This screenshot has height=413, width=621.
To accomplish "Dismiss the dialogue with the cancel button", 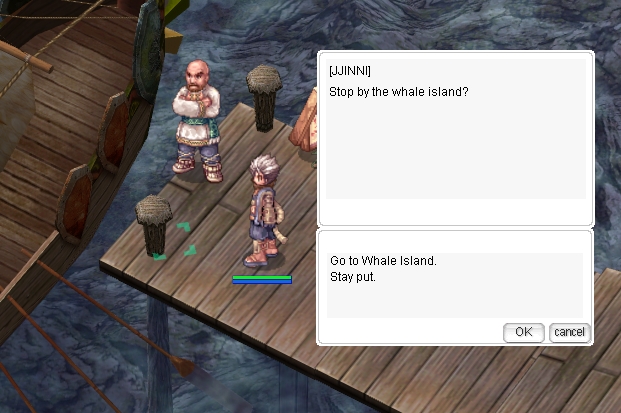I will pyautogui.click(x=569, y=332).
